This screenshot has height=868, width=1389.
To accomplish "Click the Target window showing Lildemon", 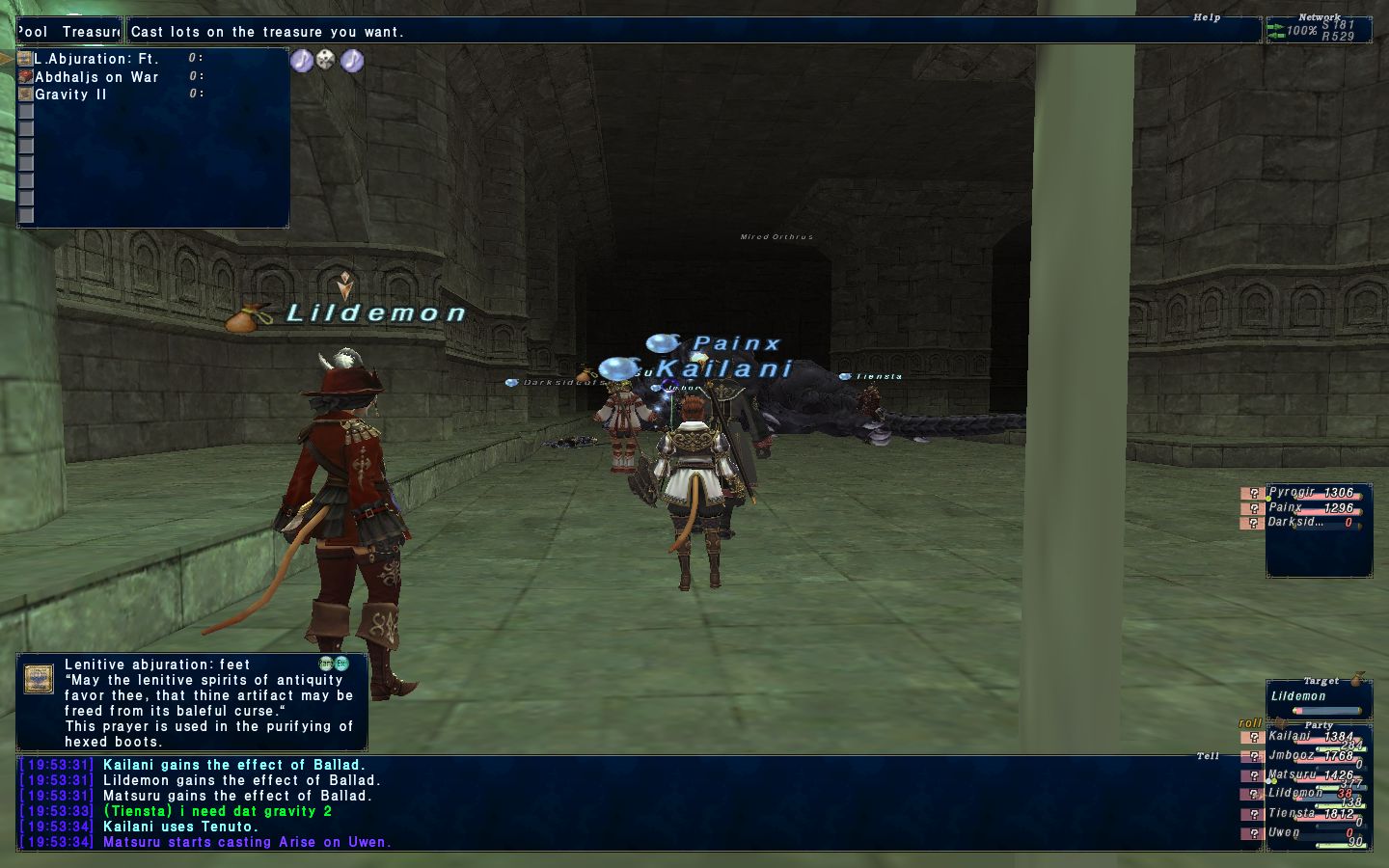I will point(1319,699).
